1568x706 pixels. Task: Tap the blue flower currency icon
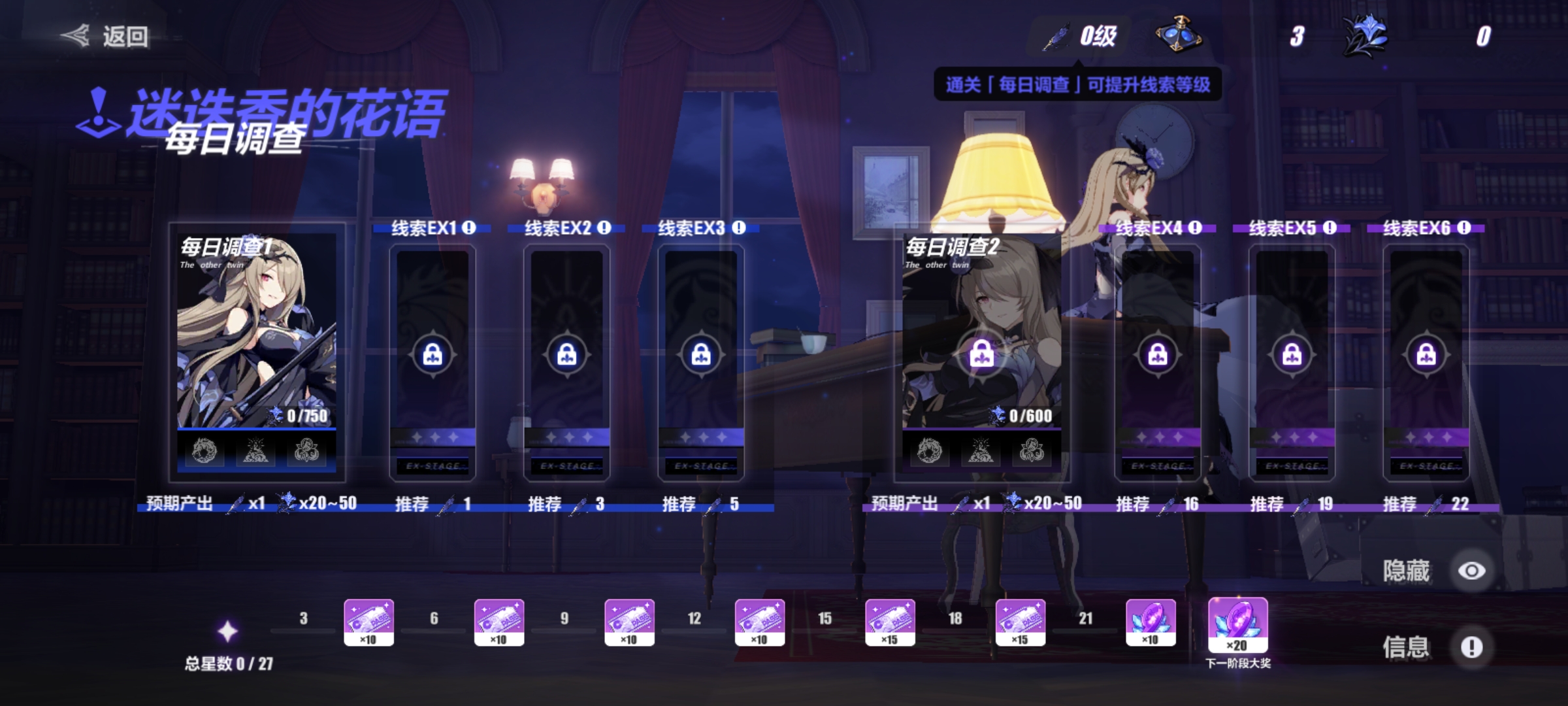tap(1364, 35)
